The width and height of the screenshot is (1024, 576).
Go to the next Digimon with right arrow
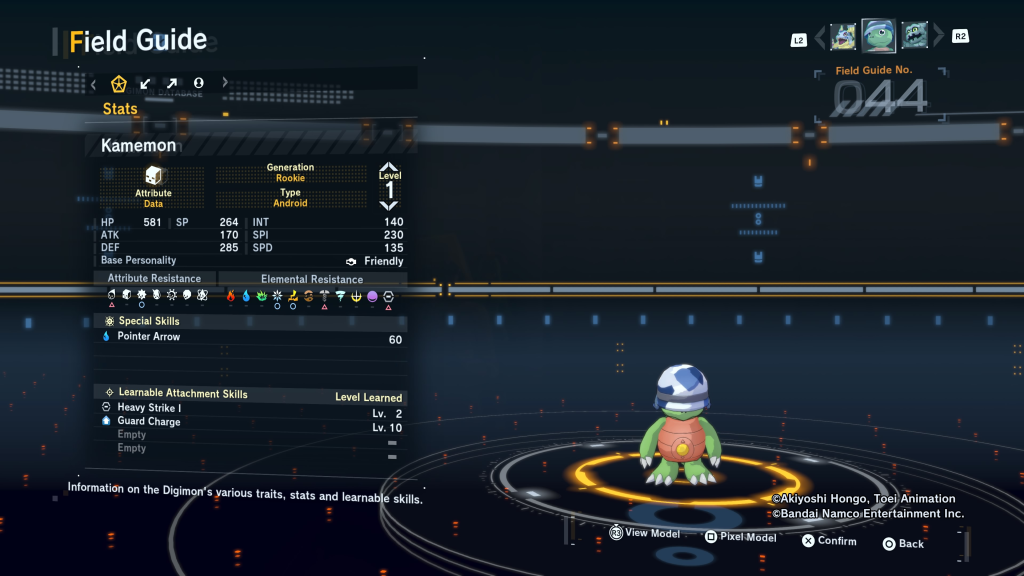coord(938,37)
